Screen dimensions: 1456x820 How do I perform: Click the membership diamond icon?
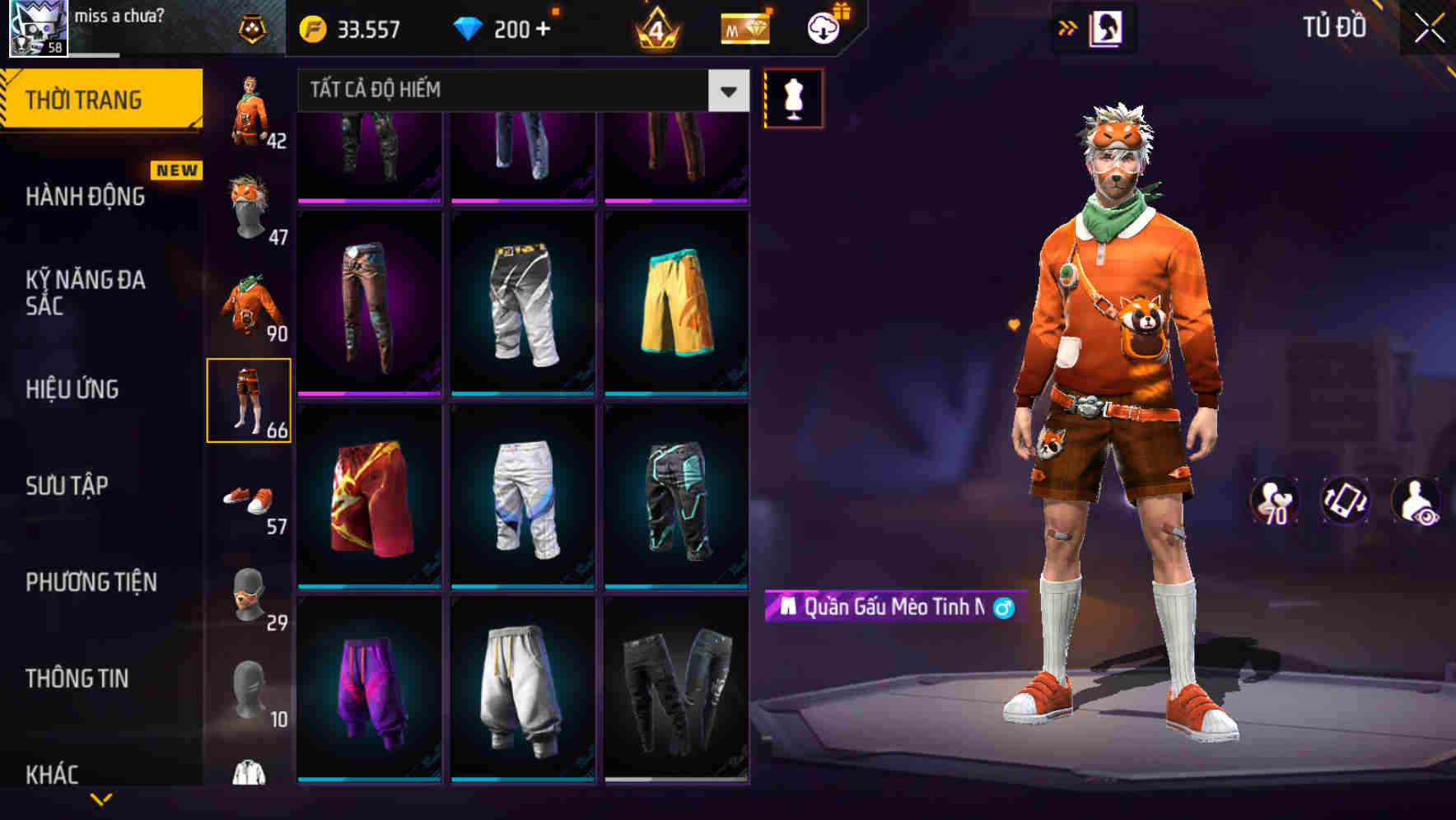pos(744,28)
